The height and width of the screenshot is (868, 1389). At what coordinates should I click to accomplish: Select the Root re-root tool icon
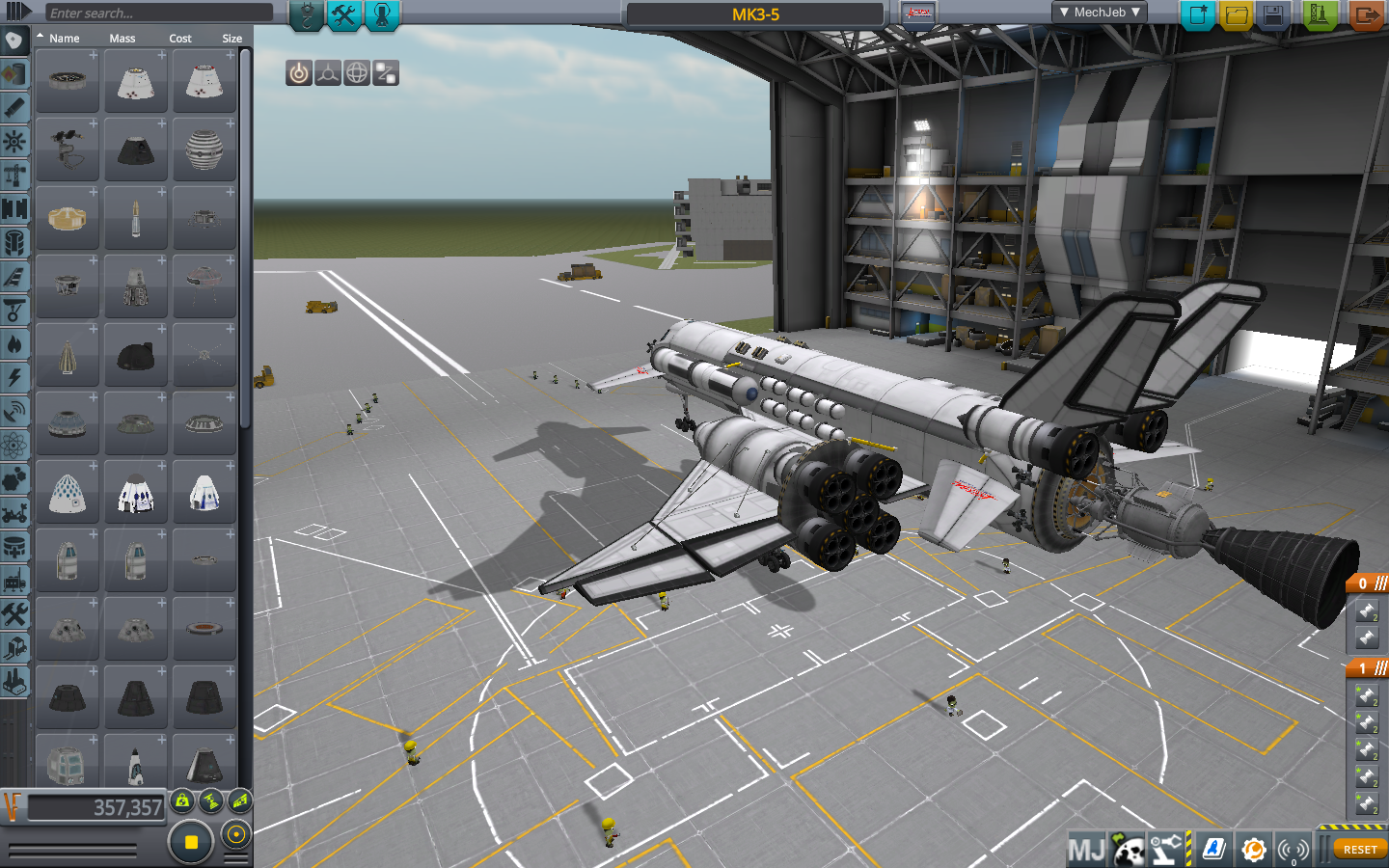point(386,73)
